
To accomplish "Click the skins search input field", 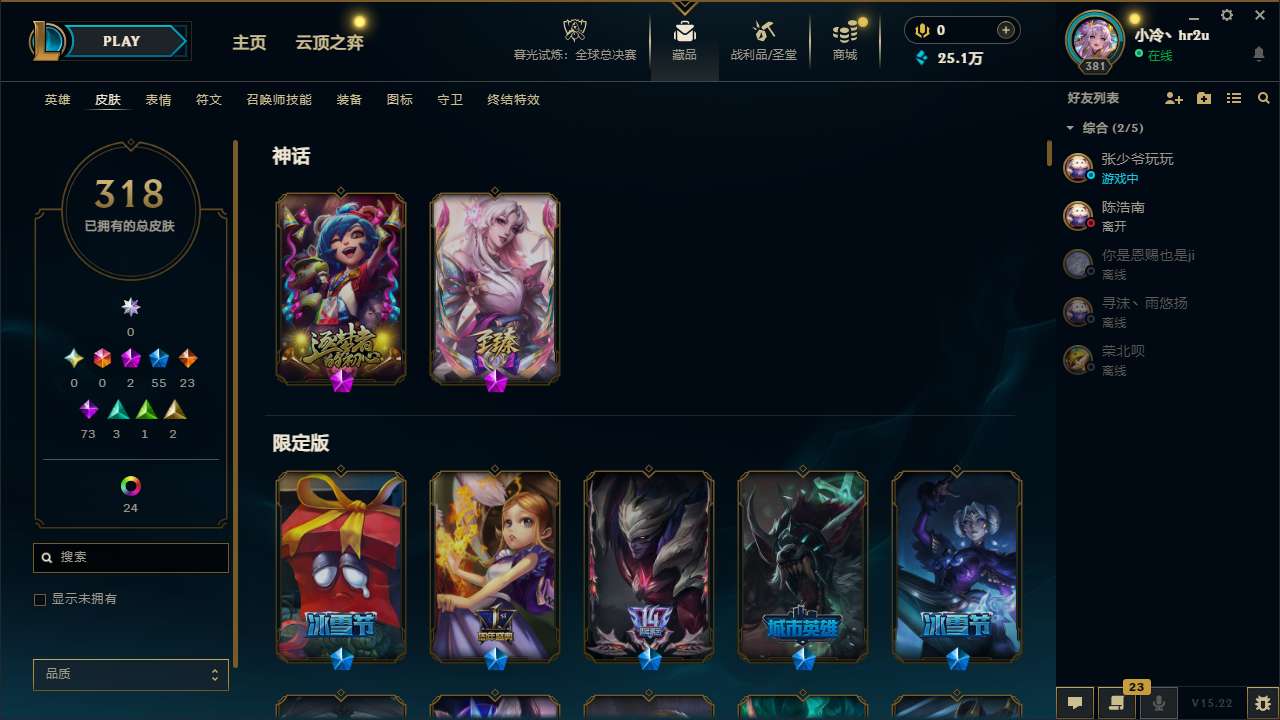I will (130, 557).
